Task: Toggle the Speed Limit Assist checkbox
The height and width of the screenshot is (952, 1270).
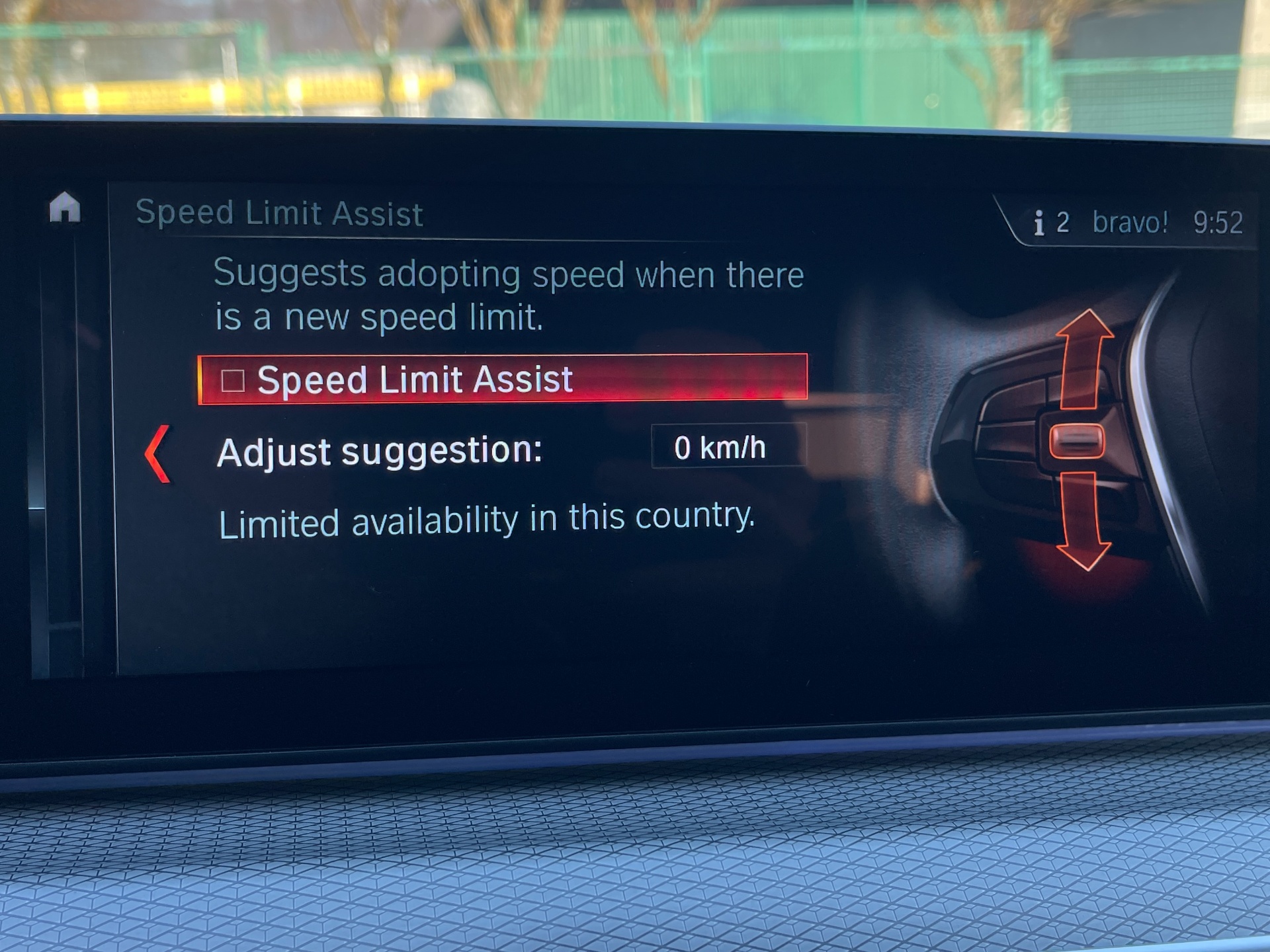Action: pyautogui.click(x=233, y=380)
